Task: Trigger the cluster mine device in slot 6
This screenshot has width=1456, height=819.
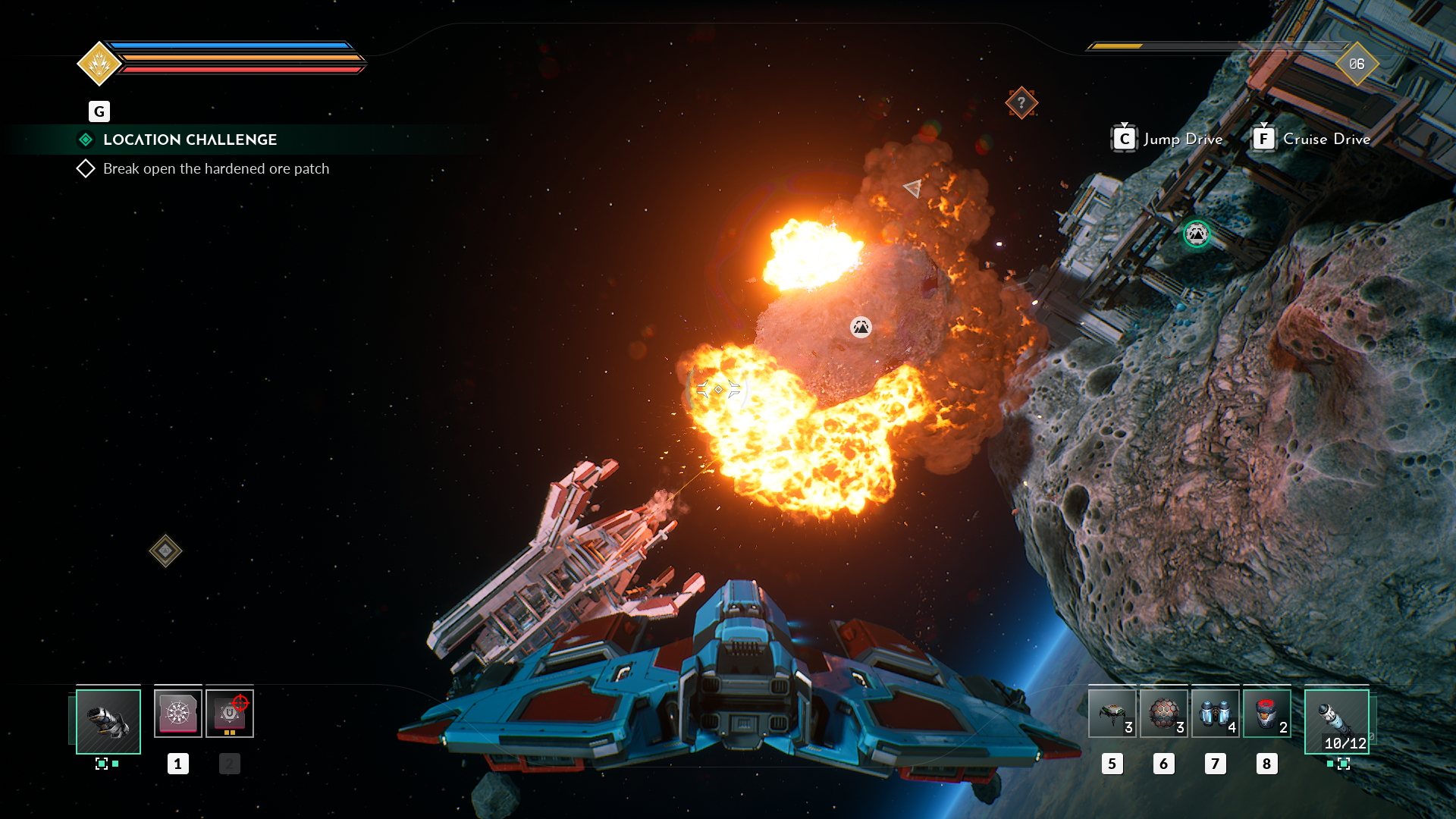Action: pos(1163,714)
